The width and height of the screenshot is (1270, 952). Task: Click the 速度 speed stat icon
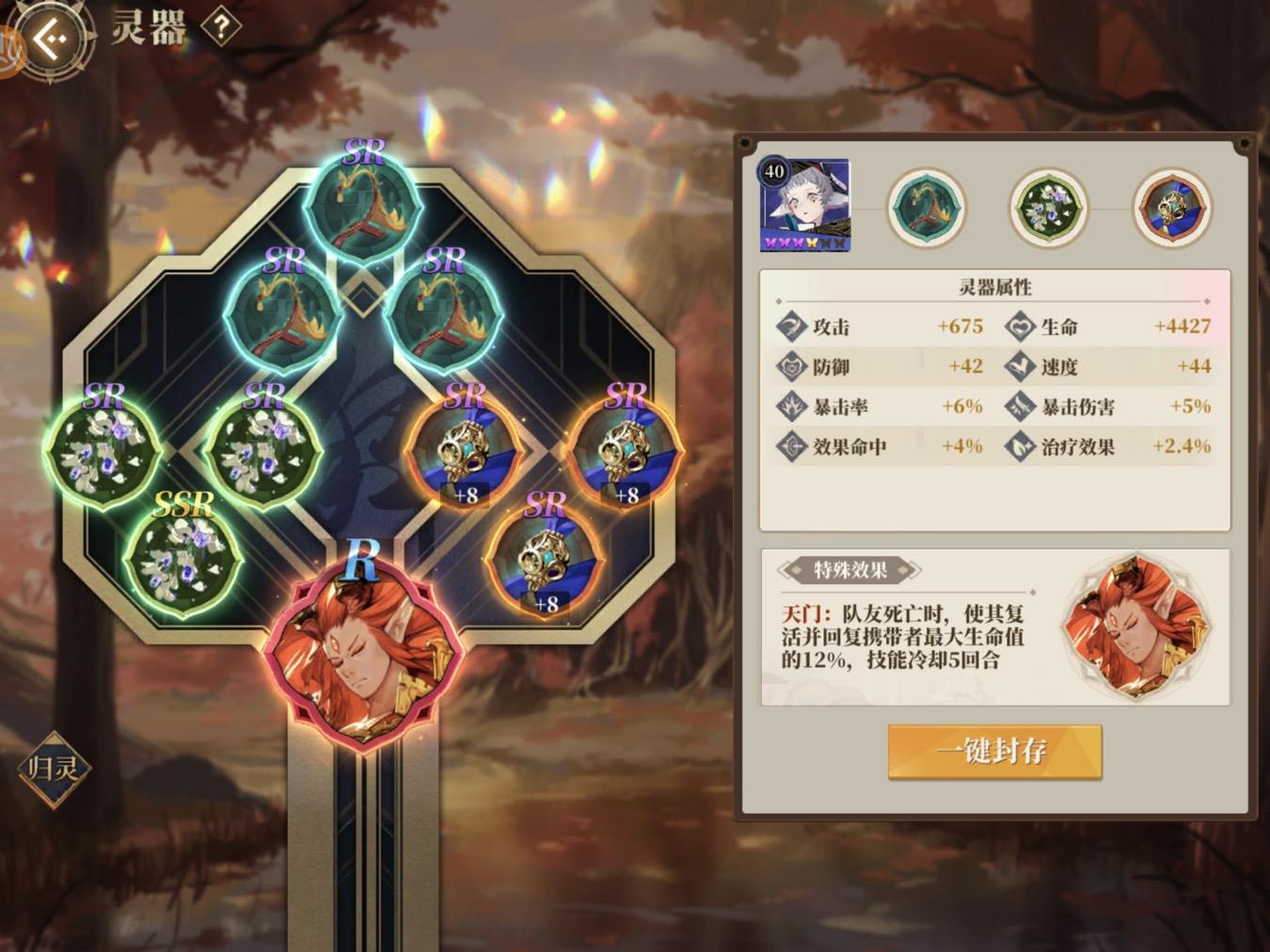click(1018, 367)
